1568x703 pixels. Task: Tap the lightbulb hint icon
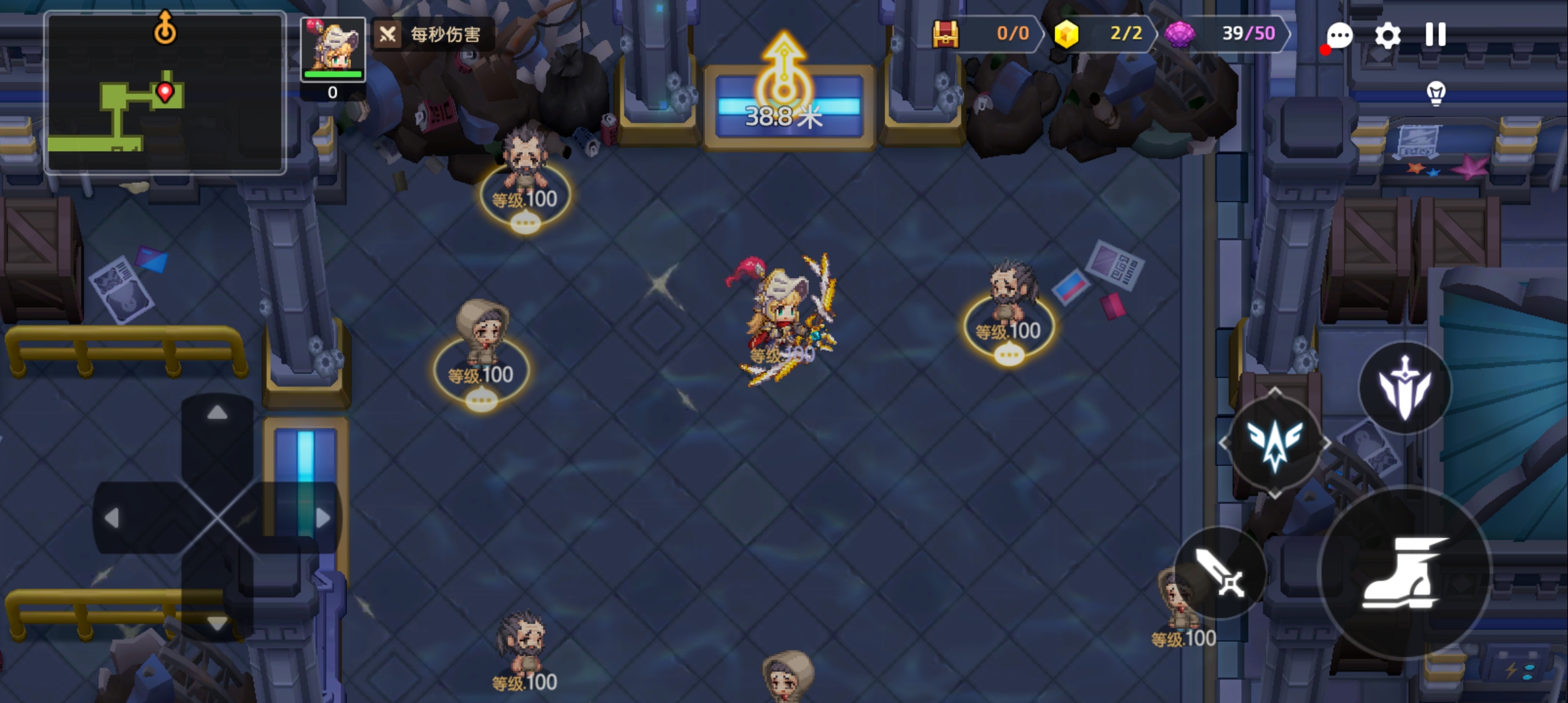1436,93
